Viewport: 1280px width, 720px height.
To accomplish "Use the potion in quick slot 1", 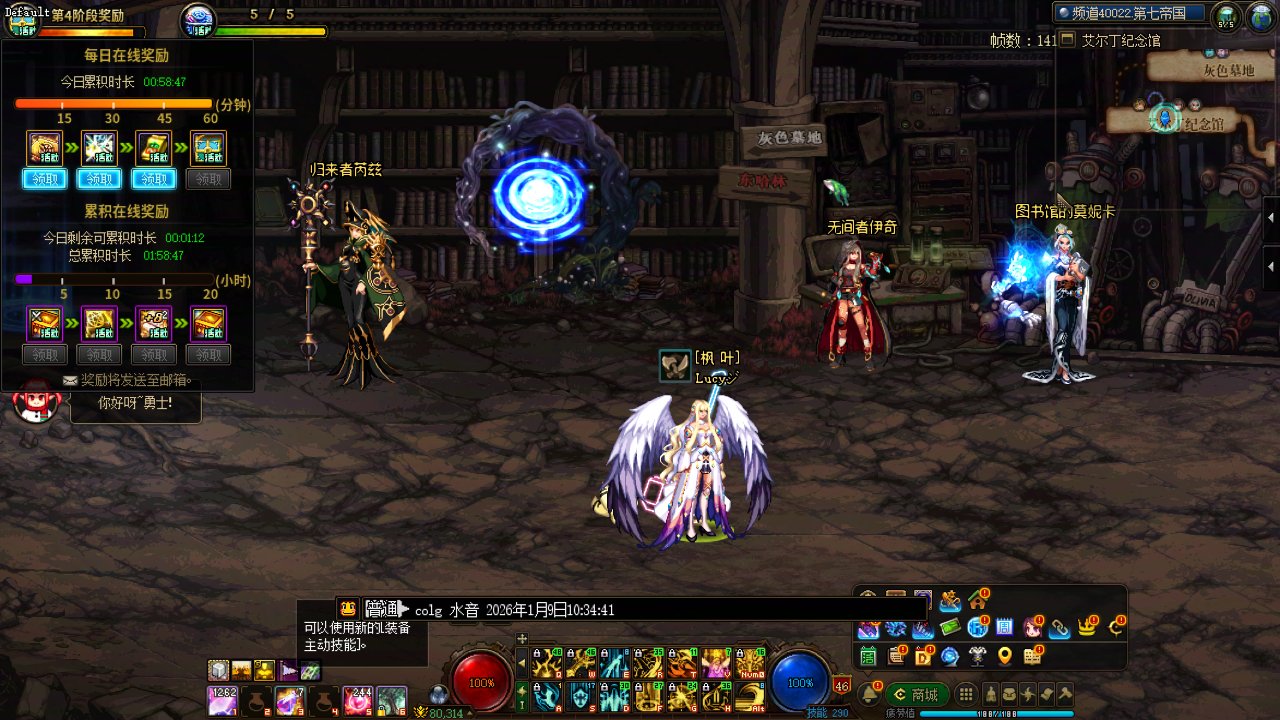I will click(222, 700).
